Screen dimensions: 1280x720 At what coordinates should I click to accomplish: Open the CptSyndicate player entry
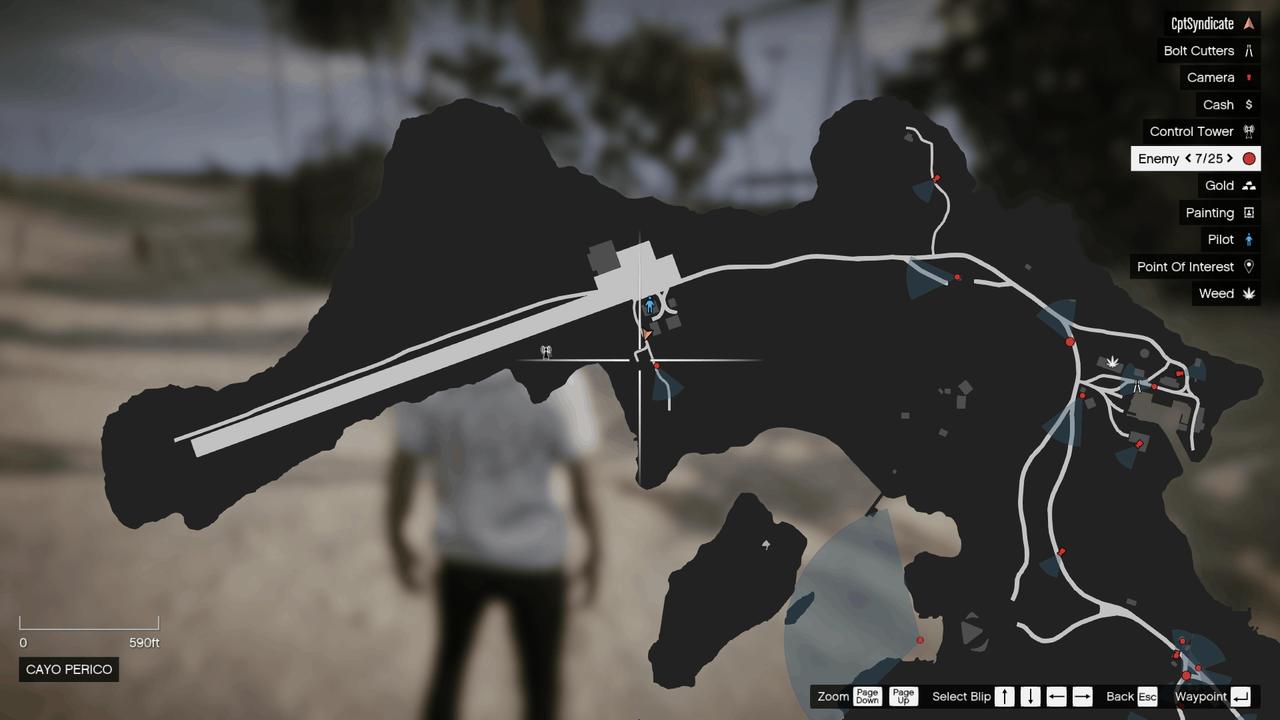point(1203,22)
